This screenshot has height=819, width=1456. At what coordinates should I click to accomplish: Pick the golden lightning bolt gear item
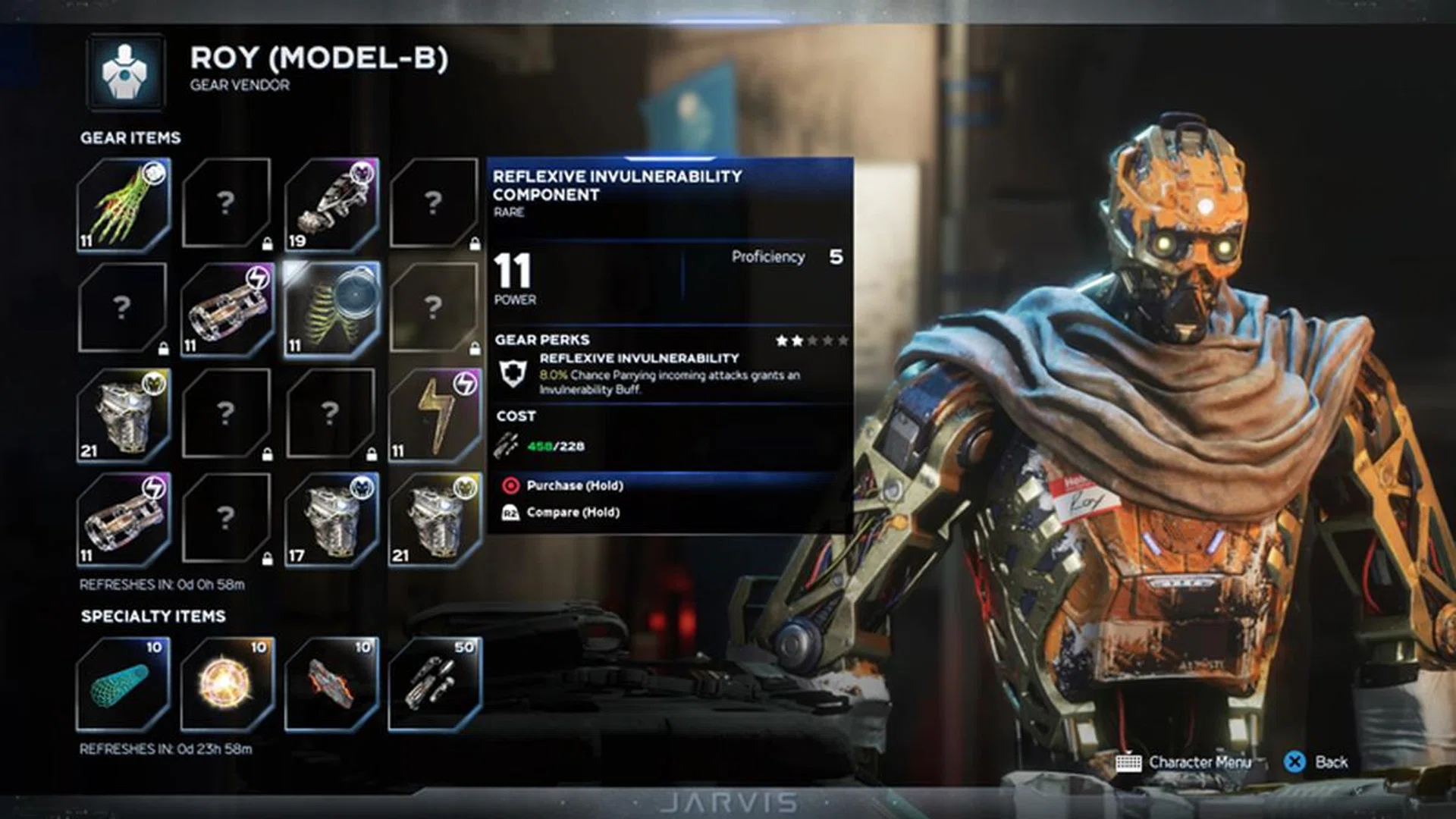[435, 415]
